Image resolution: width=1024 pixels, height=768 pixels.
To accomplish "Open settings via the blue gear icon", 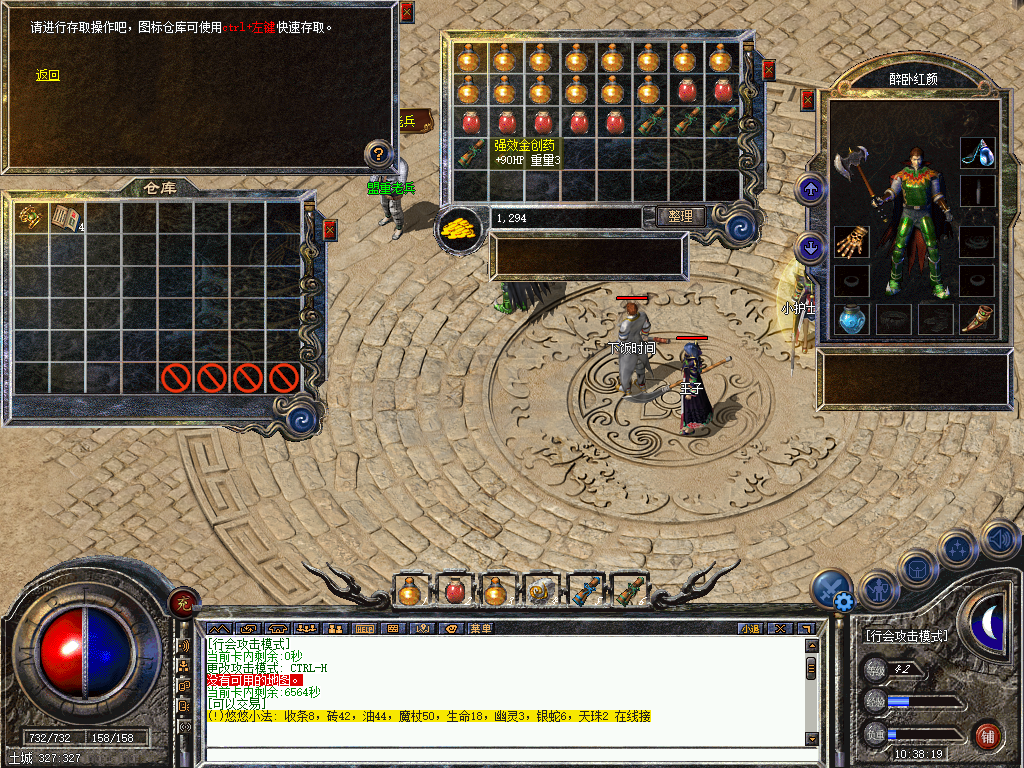I will click(843, 601).
